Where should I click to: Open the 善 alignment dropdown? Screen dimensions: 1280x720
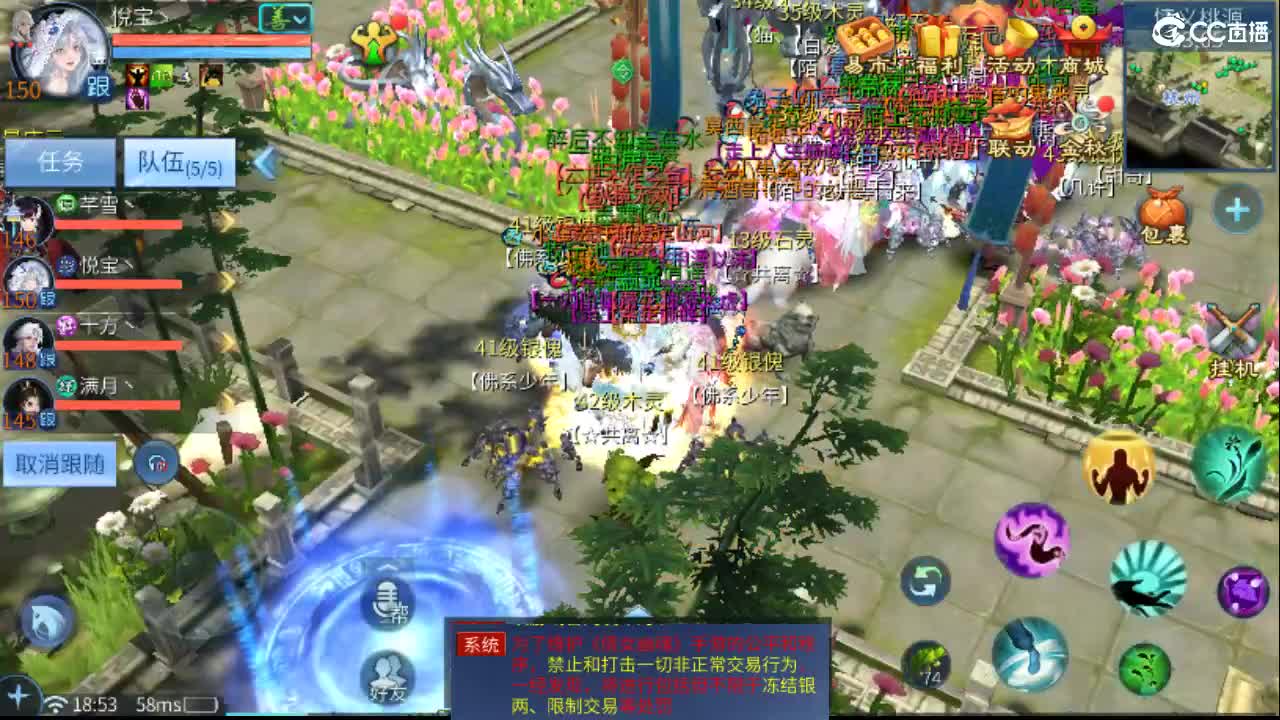tap(285, 18)
